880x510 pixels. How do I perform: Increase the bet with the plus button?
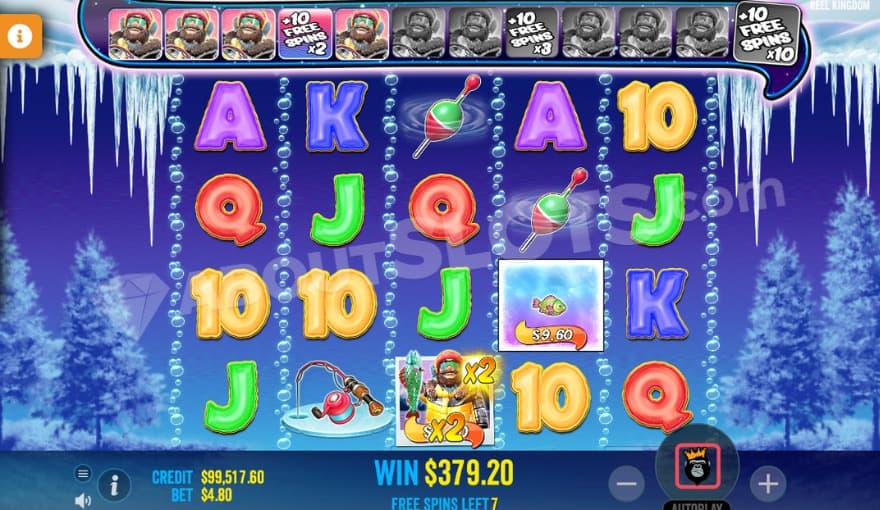[767, 484]
